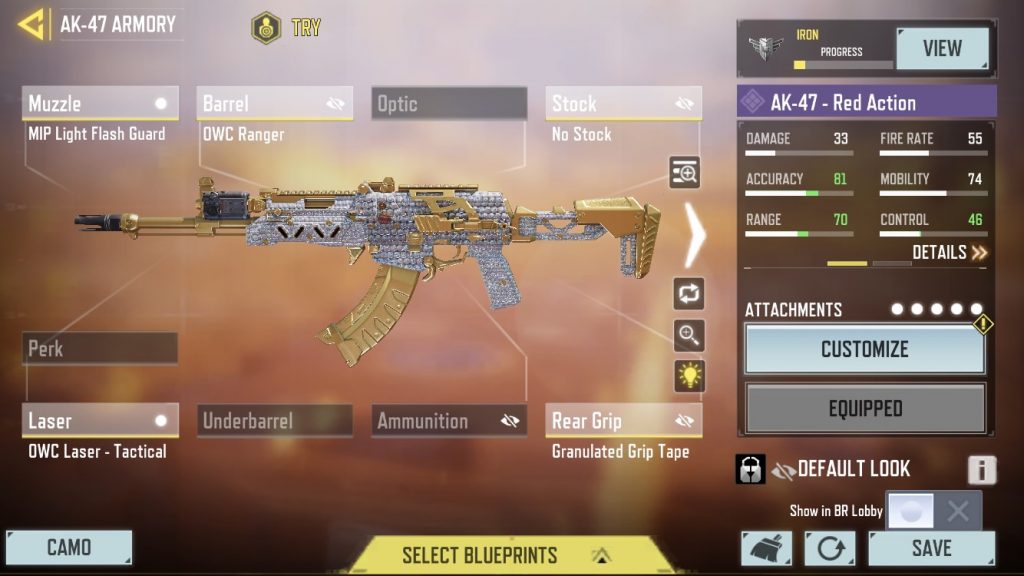
Task: Go back using the yellow arrow
Action: coord(31,24)
